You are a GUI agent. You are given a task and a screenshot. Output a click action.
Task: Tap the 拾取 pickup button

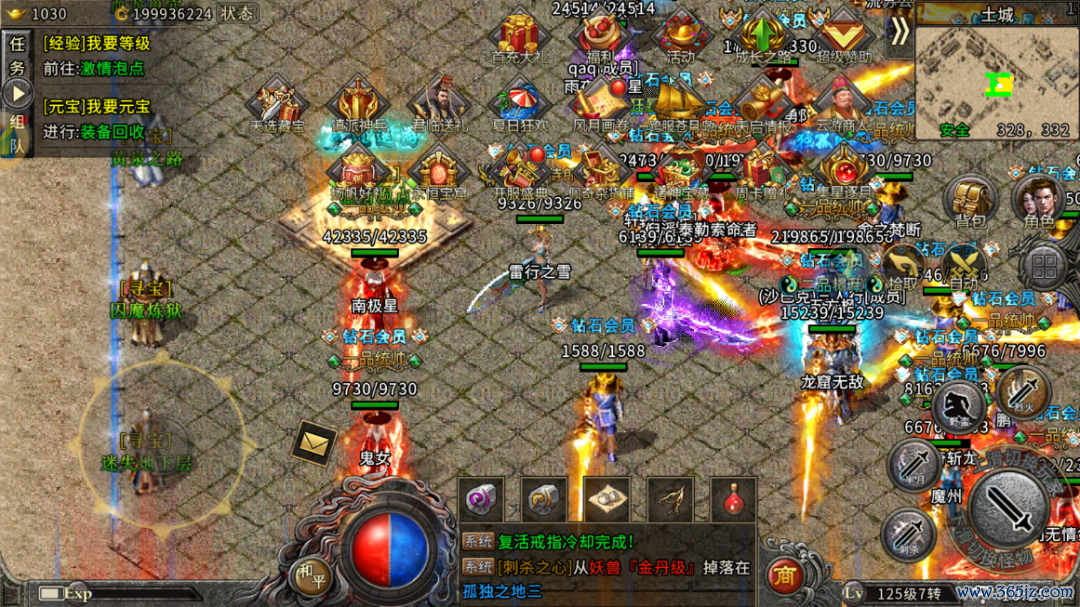pyautogui.click(x=902, y=267)
